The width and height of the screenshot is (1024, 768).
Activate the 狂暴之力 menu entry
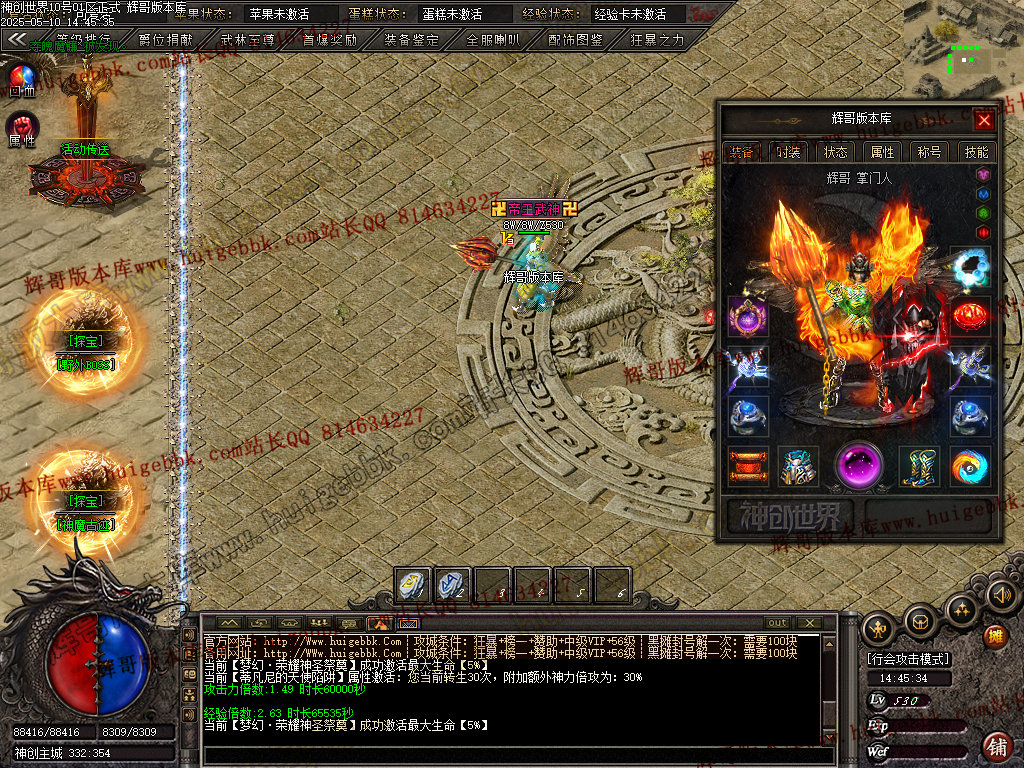(658, 40)
